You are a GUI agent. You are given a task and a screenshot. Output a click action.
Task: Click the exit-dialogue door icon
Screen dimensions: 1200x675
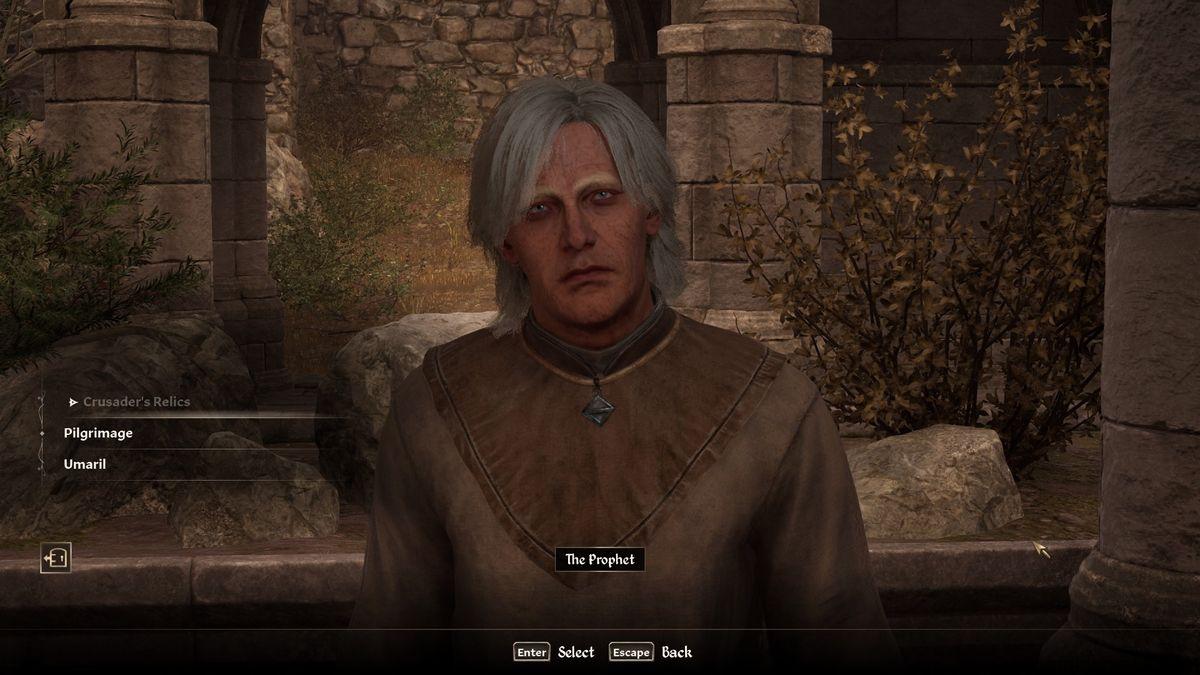(x=55, y=557)
